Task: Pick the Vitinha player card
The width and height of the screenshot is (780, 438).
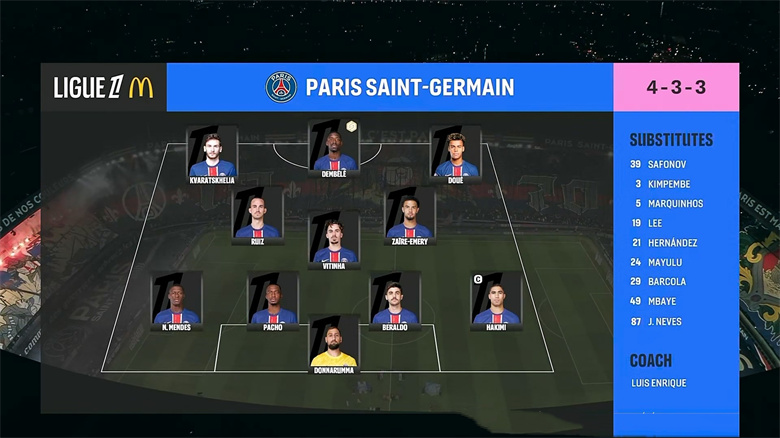Action: click(334, 238)
